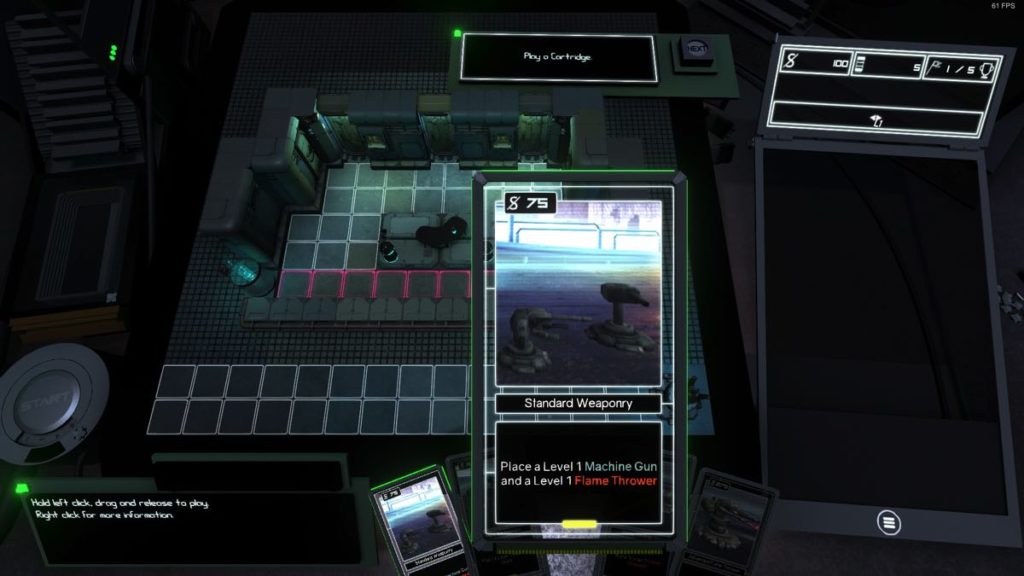
Task: Click the NEXT button
Action: point(697,49)
